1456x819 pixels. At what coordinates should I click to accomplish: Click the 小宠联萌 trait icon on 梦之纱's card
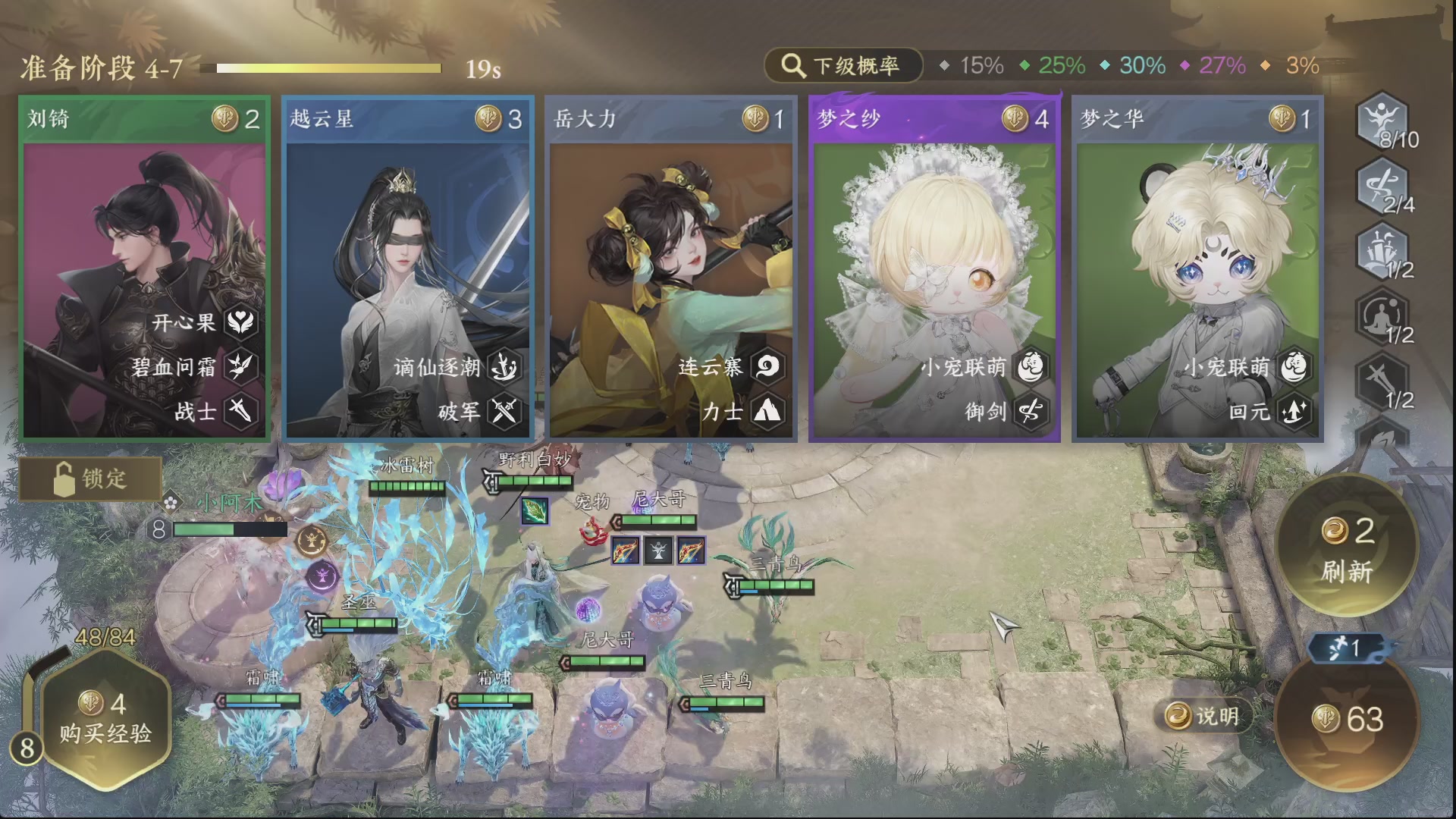pos(1031,366)
